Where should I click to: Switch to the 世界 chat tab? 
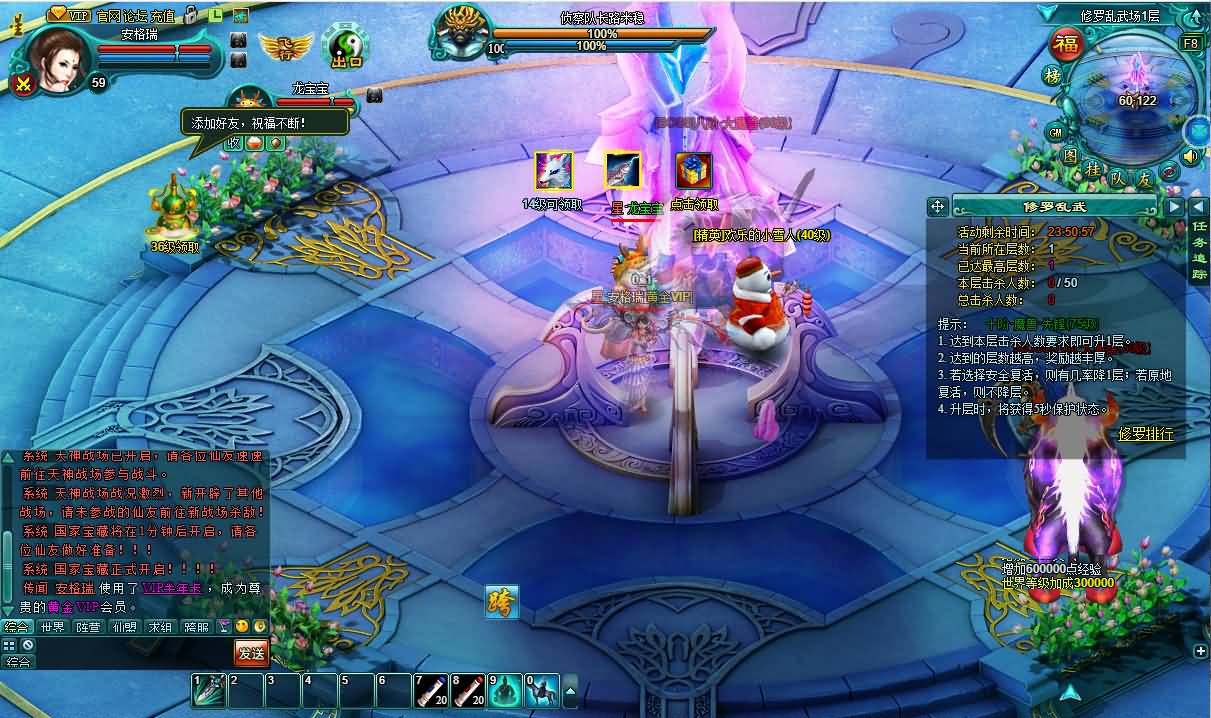[52, 627]
